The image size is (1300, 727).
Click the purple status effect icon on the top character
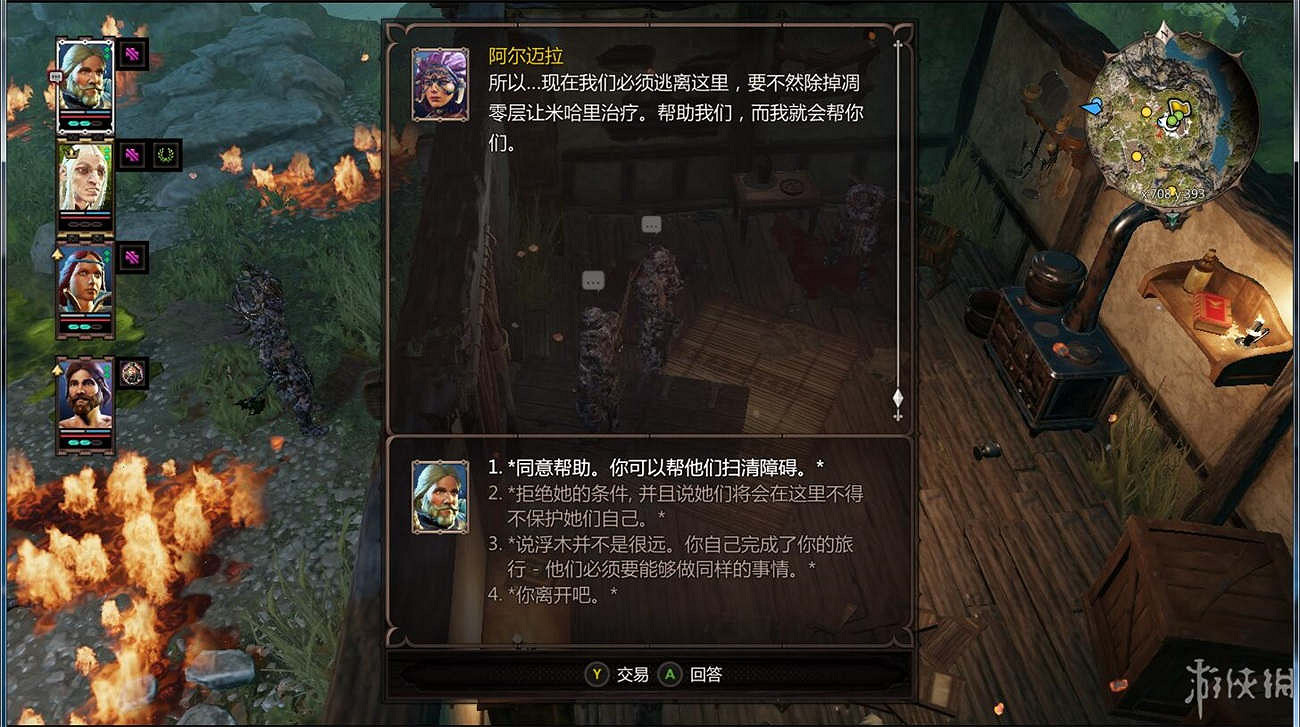[x=130, y=54]
